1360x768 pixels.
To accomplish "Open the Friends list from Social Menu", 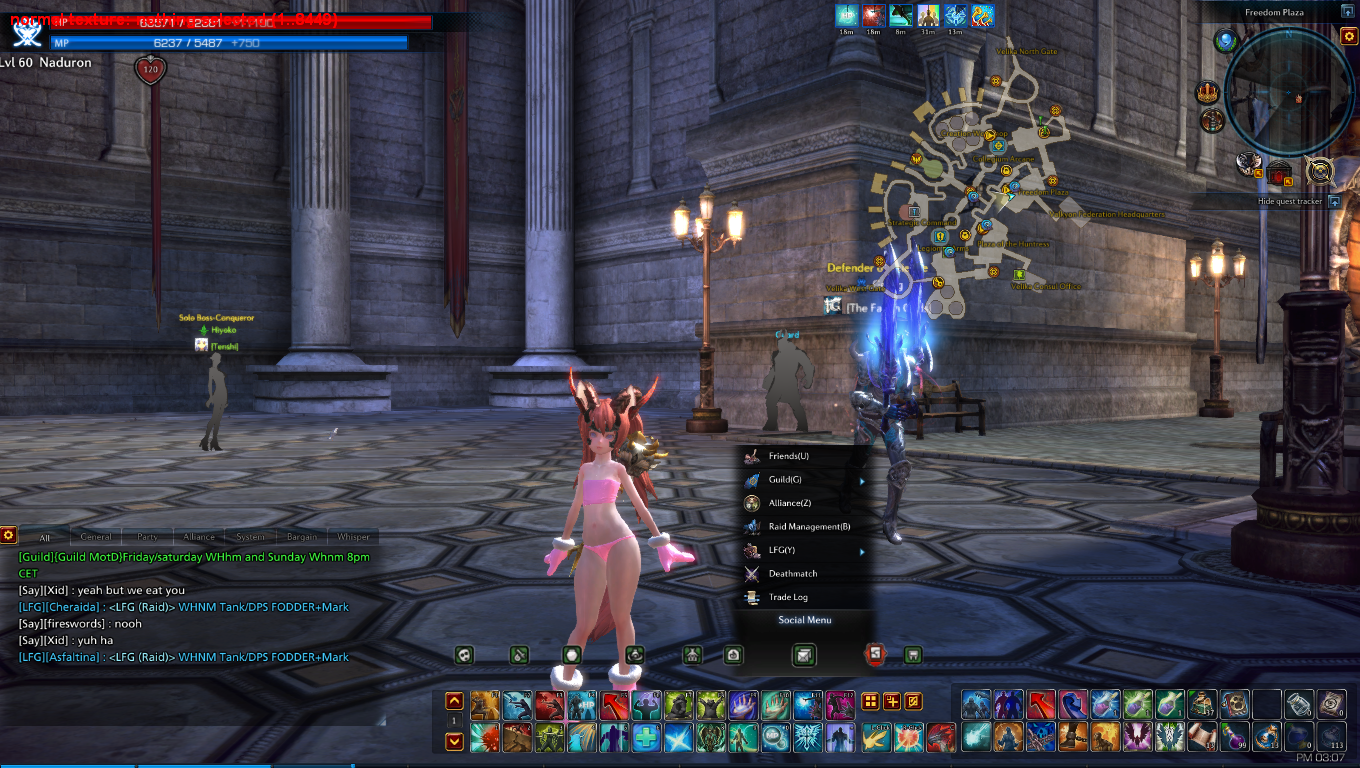I will [x=789, y=456].
